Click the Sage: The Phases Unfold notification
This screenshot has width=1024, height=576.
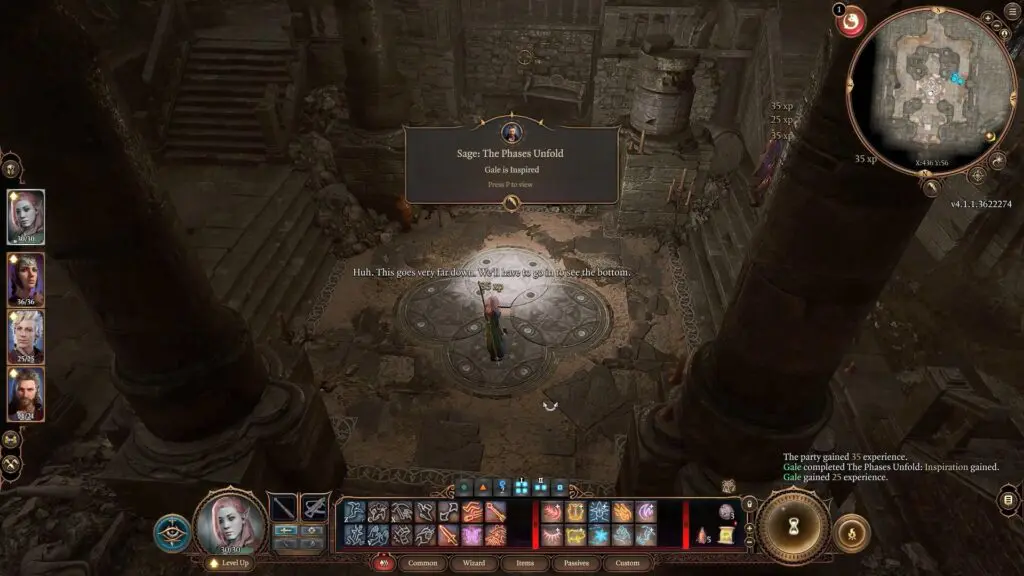[511, 166]
